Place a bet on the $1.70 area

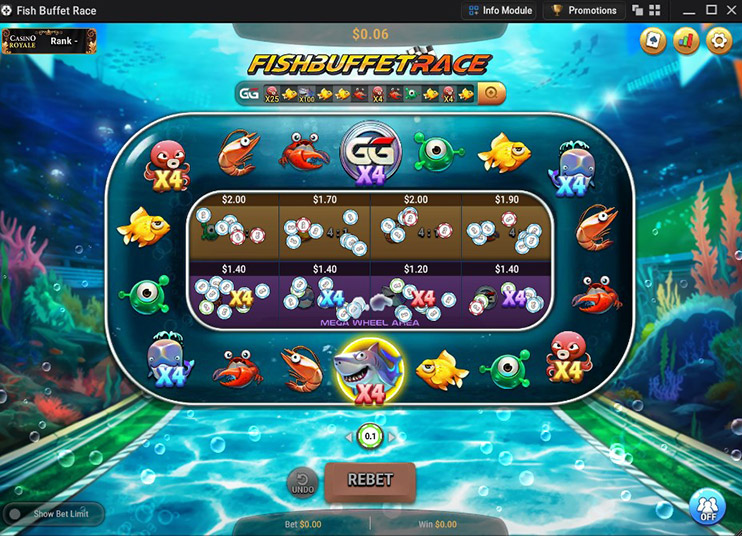tap(325, 228)
